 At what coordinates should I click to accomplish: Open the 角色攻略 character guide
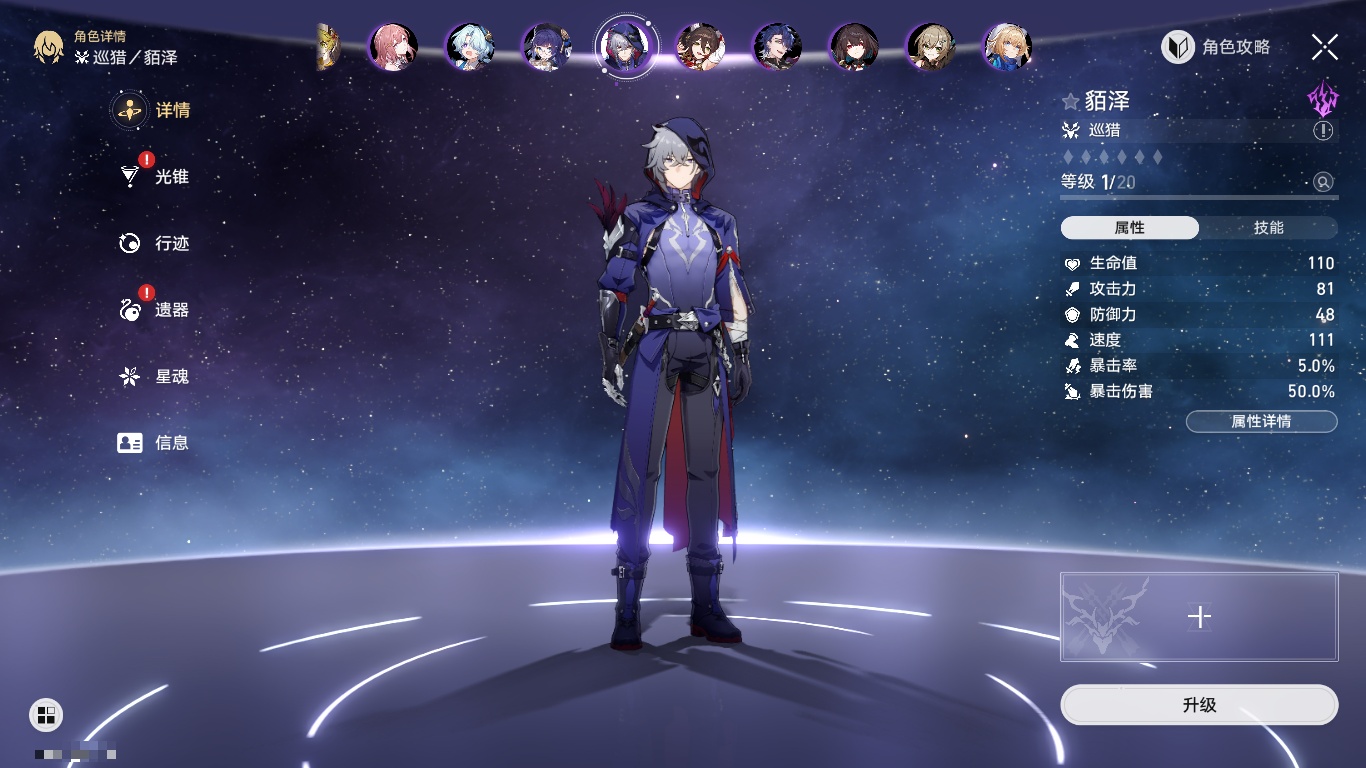1216,47
